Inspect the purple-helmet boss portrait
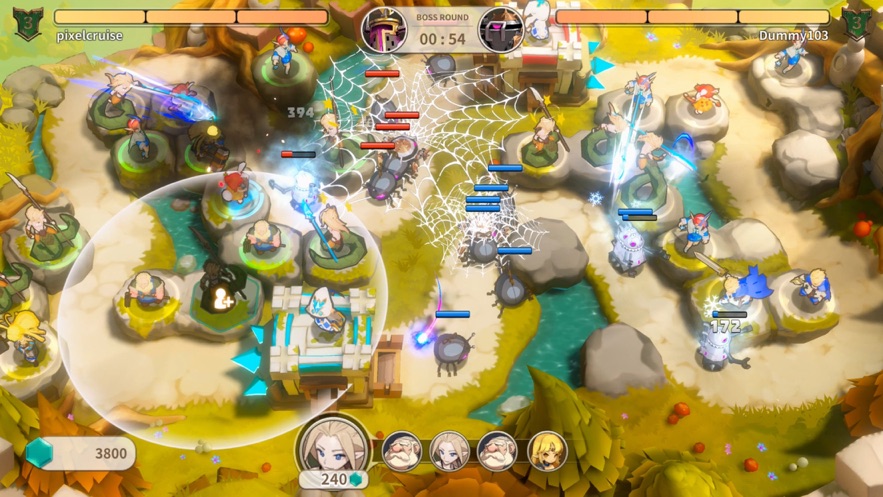 click(383, 29)
